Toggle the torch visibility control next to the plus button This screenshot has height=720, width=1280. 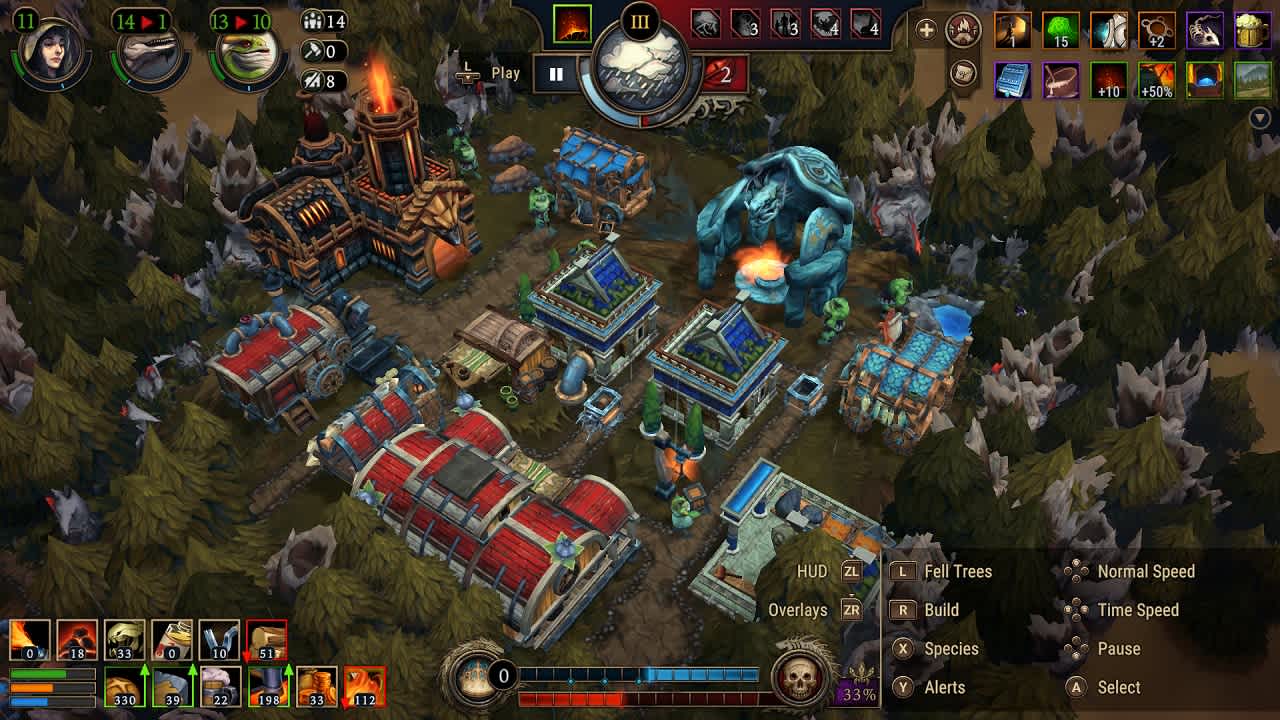point(963,28)
